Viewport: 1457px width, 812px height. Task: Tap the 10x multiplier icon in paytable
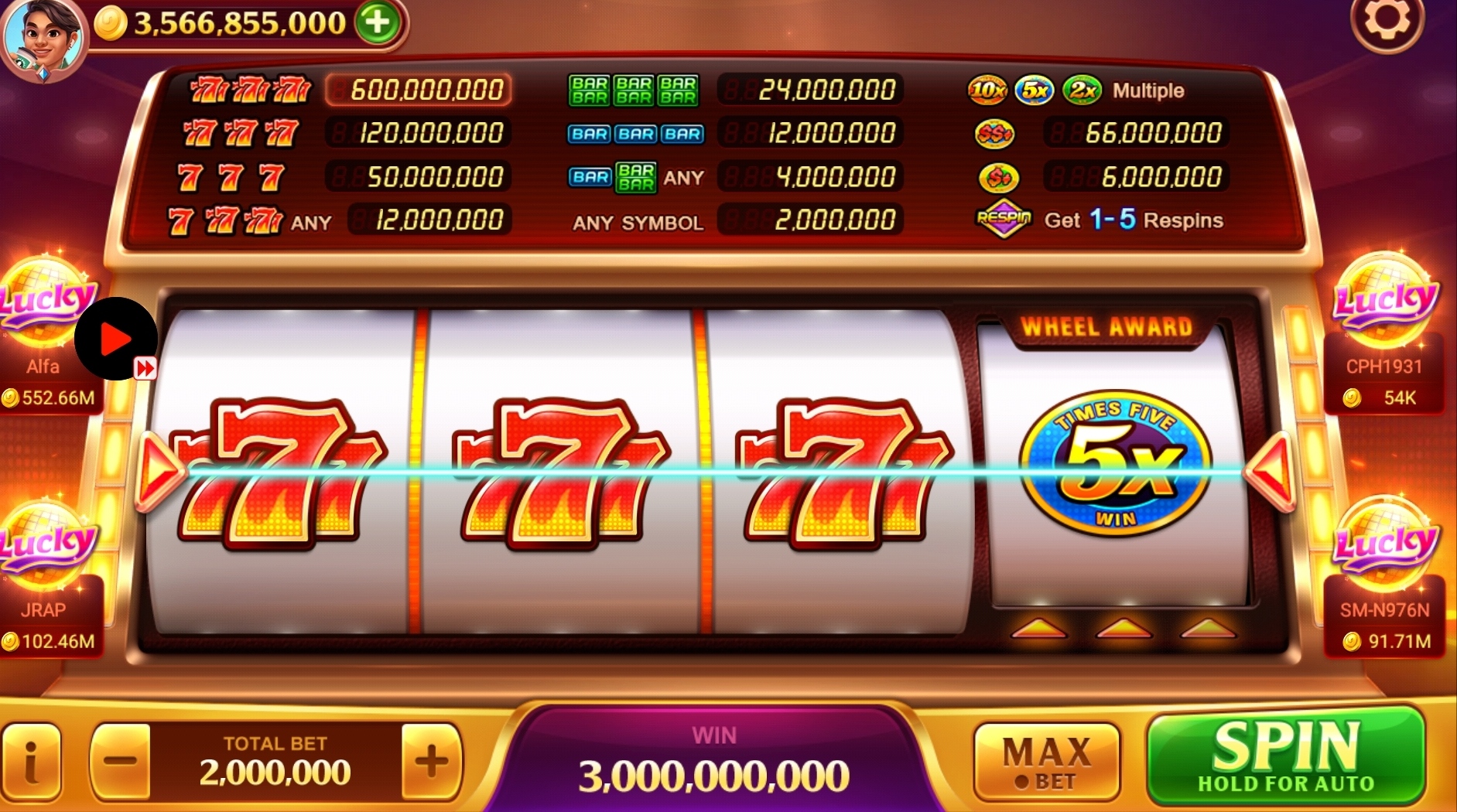[x=988, y=90]
